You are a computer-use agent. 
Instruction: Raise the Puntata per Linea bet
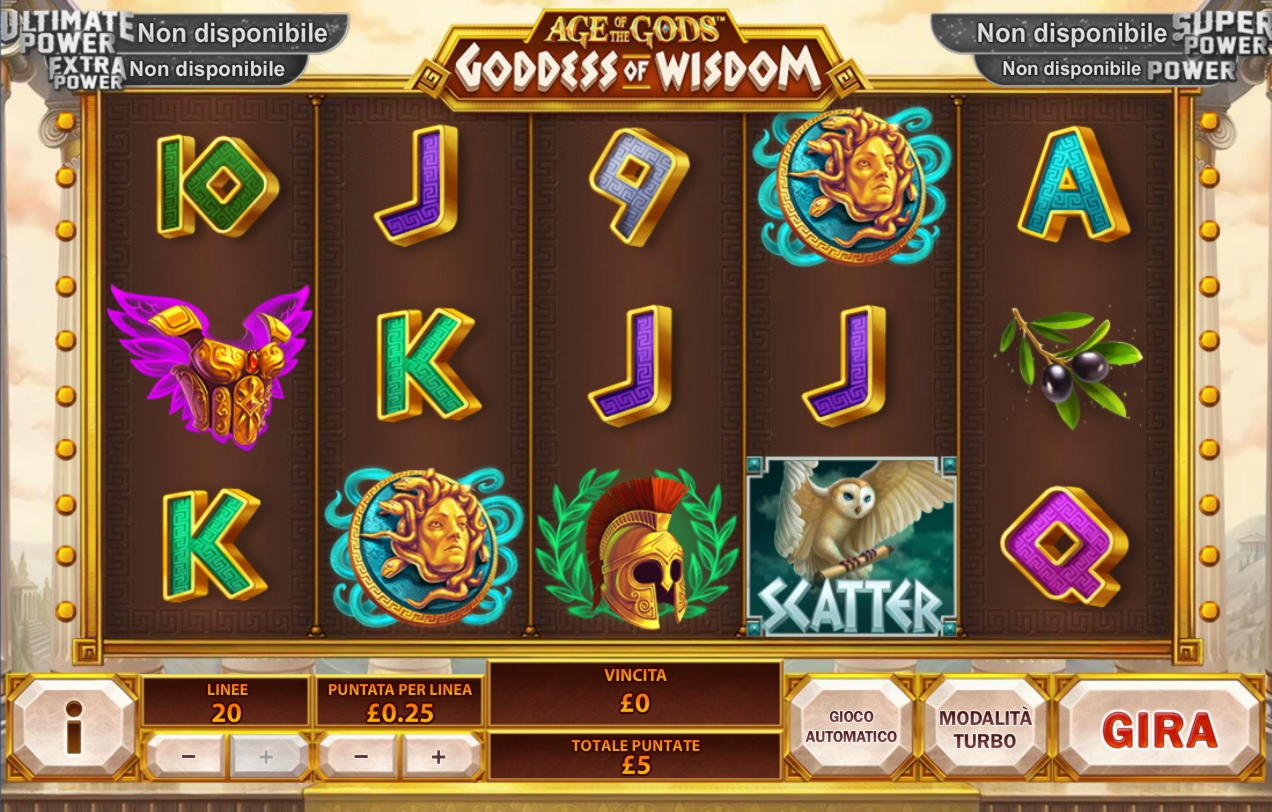click(x=439, y=757)
